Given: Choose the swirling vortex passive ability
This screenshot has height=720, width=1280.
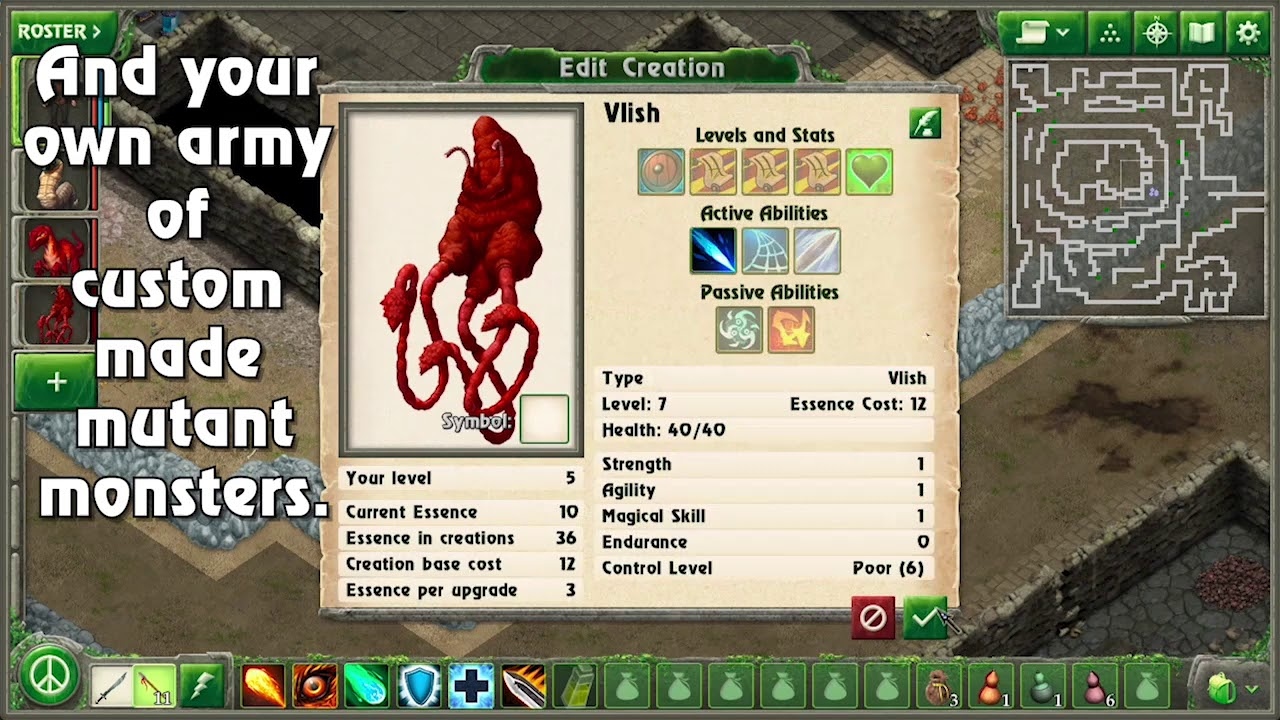Looking at the screenshot, I should (x=739, y=330).
